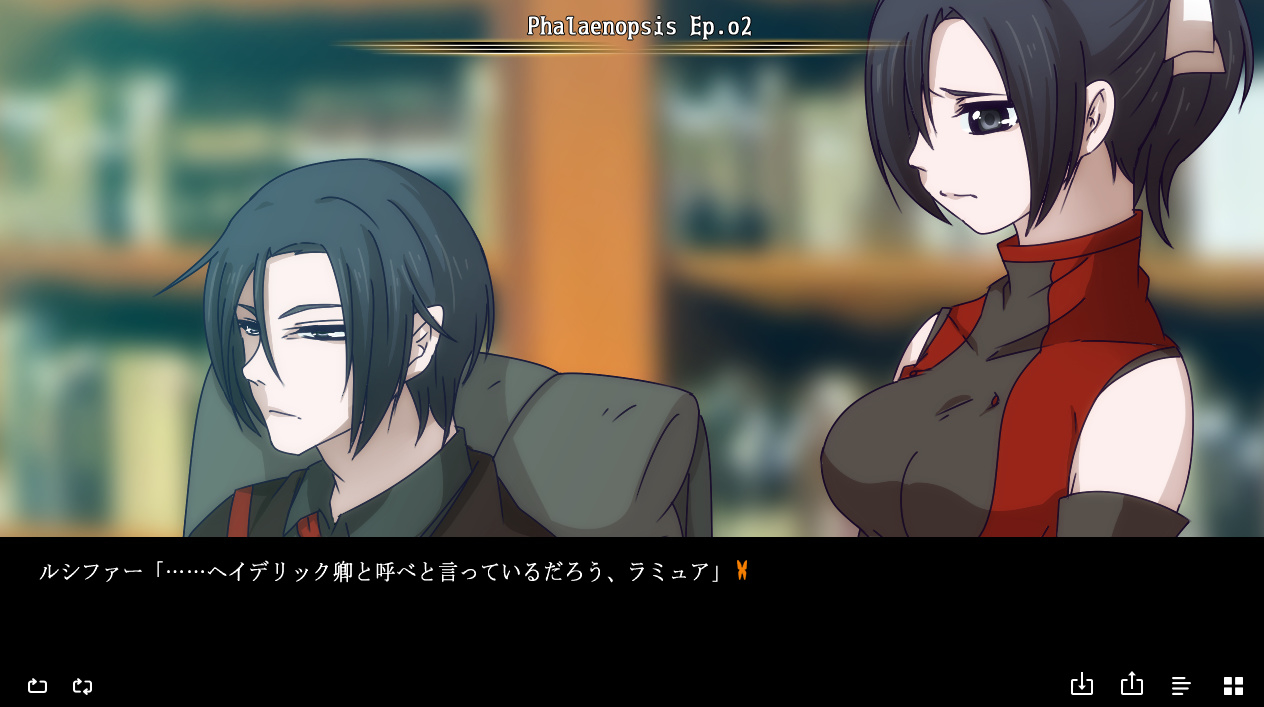This screenshot has height=707, width=1264.
Task: Click the single-loop arrow icon
Action: tap(37, 685)
